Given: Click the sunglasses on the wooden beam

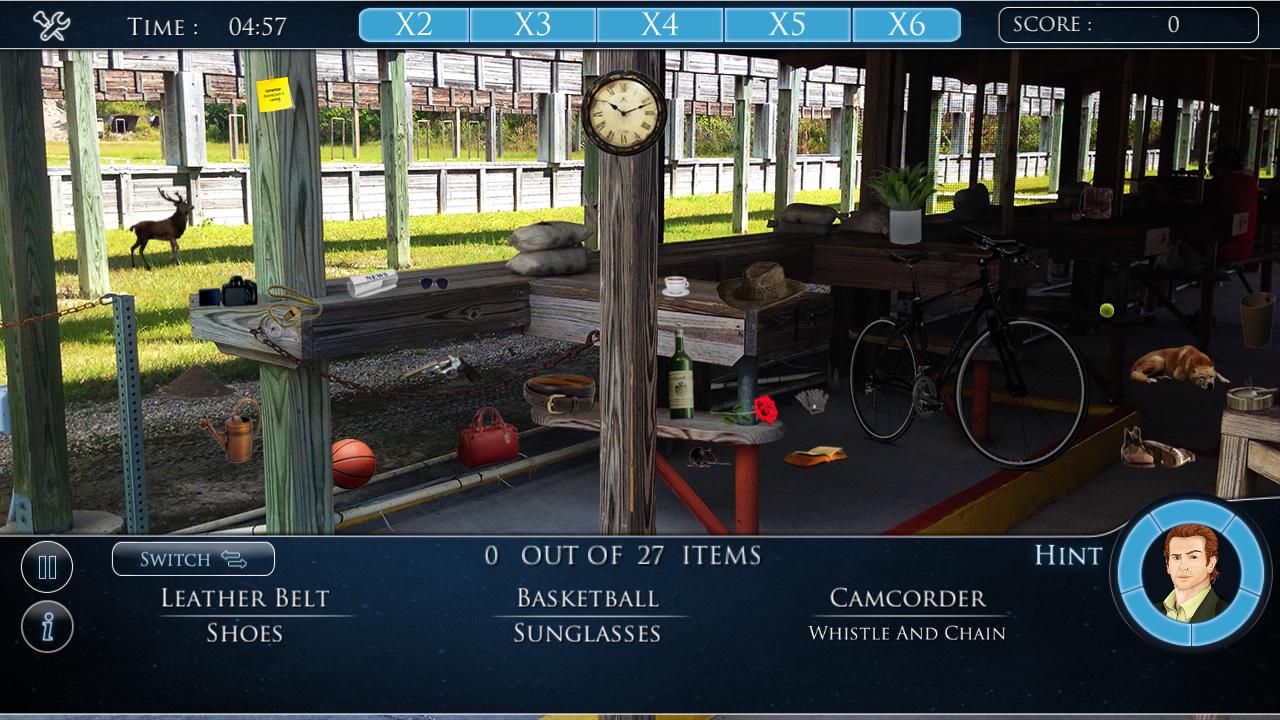Looking at the screenshot, I should point(435,281).
